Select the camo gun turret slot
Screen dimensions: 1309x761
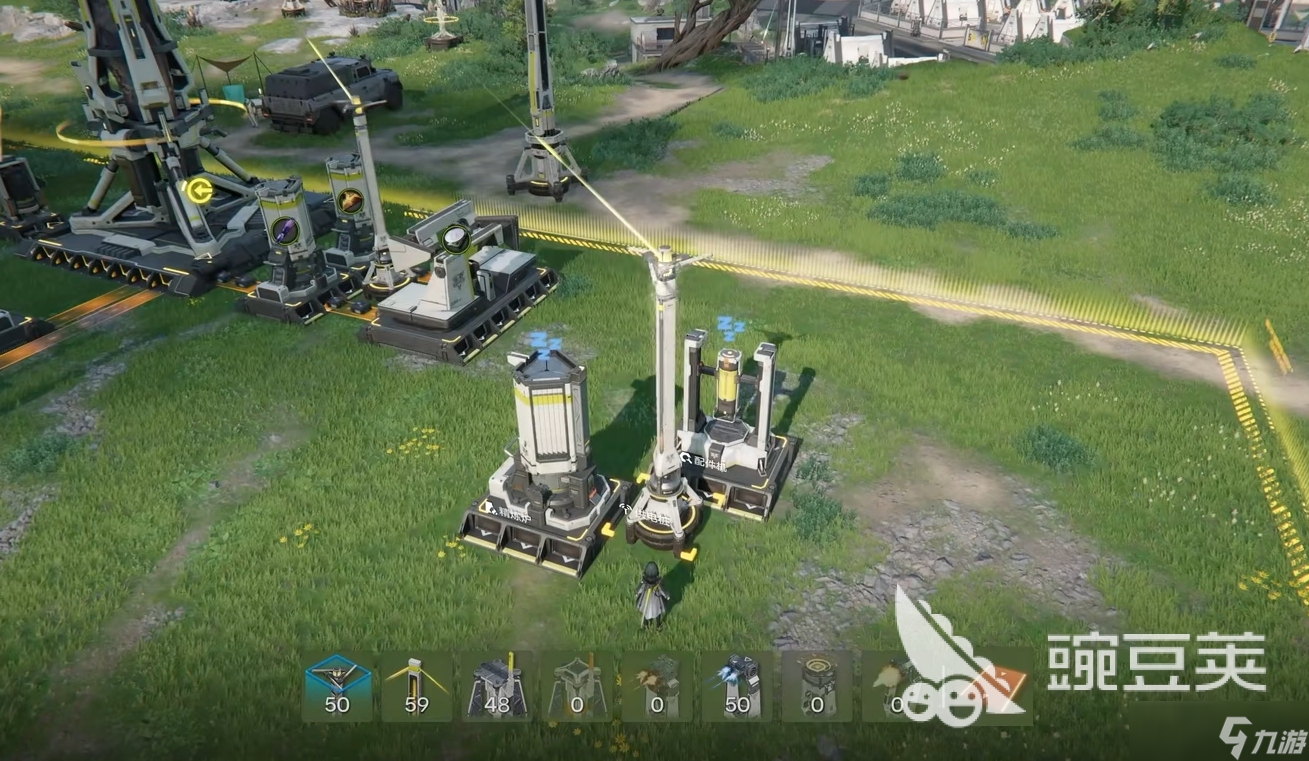(657, 686)
